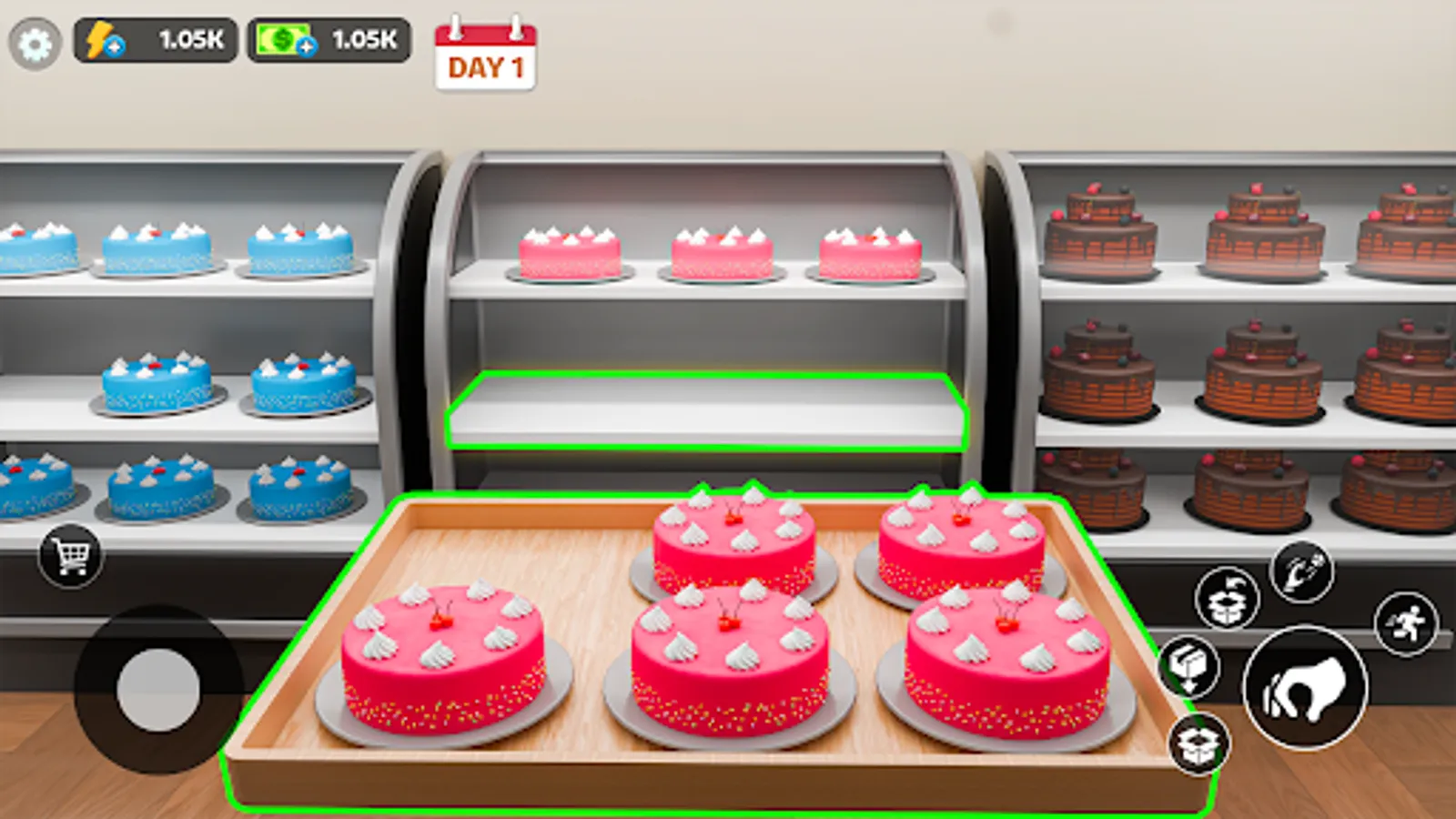Tap the return-to-box icon
The image size is (1456, 819).
(1227, 597)
